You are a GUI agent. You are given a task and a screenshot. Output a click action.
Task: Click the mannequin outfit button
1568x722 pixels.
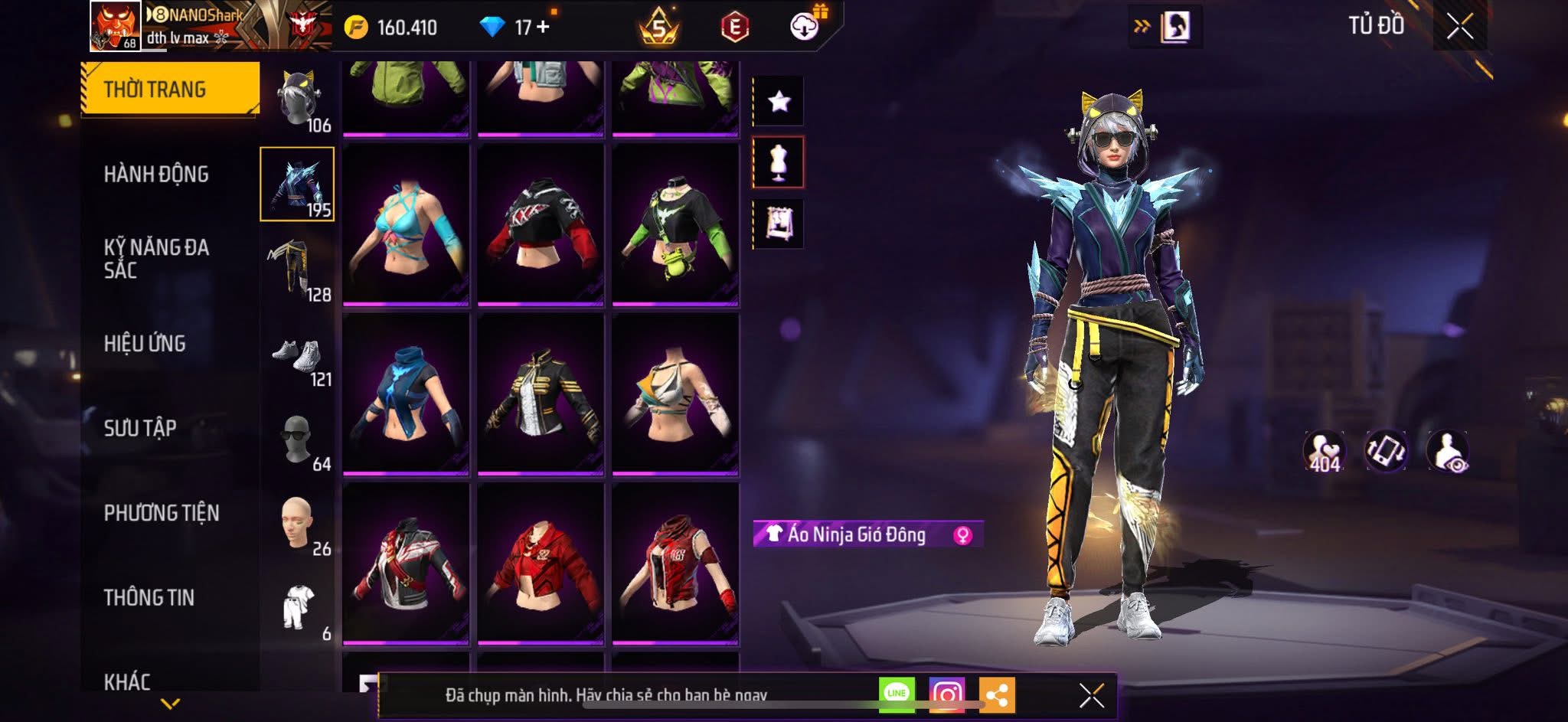(x=779, y=162)
